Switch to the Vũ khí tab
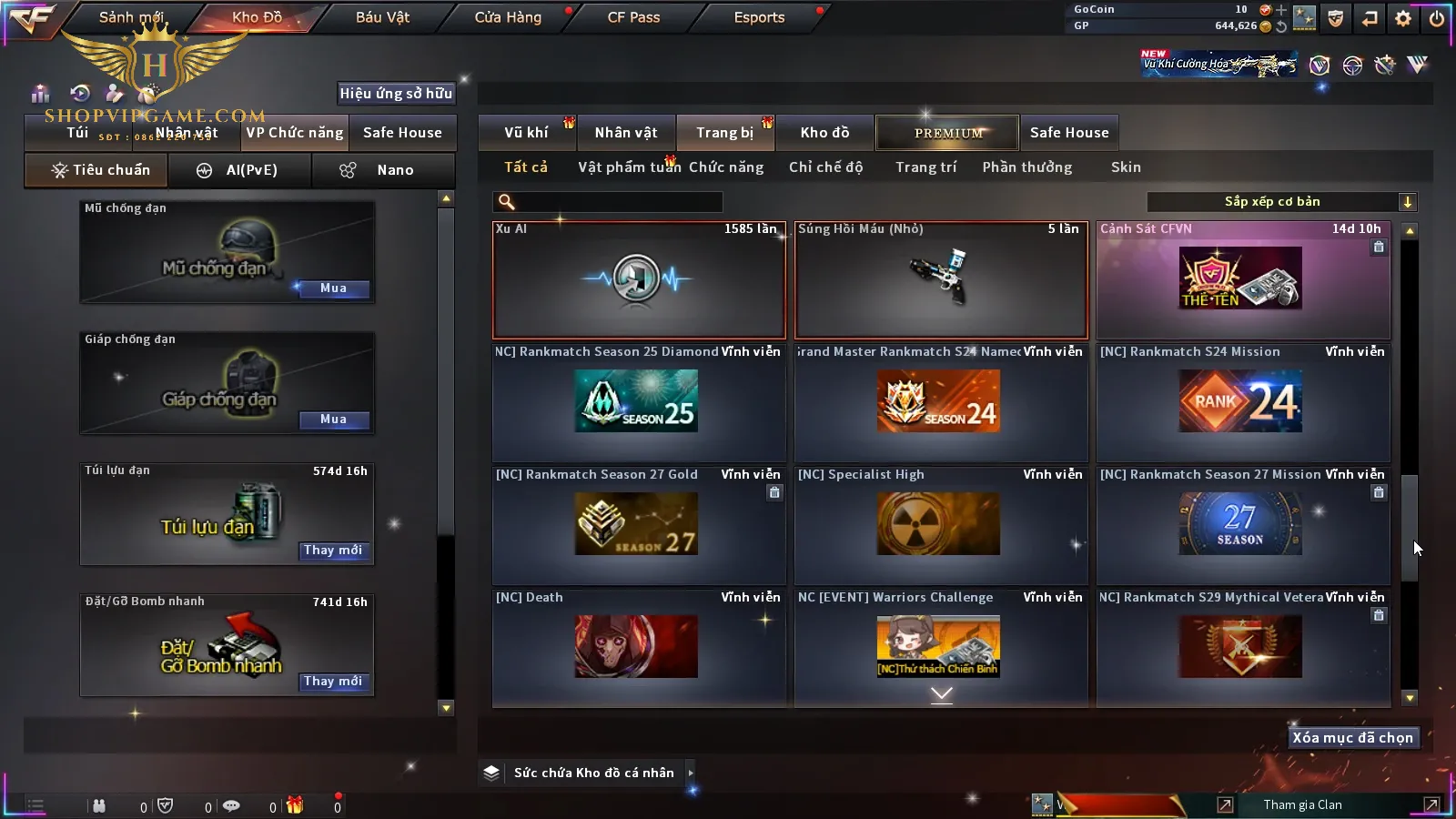This screenshot has width=1456, height=819. coord(526,133)
